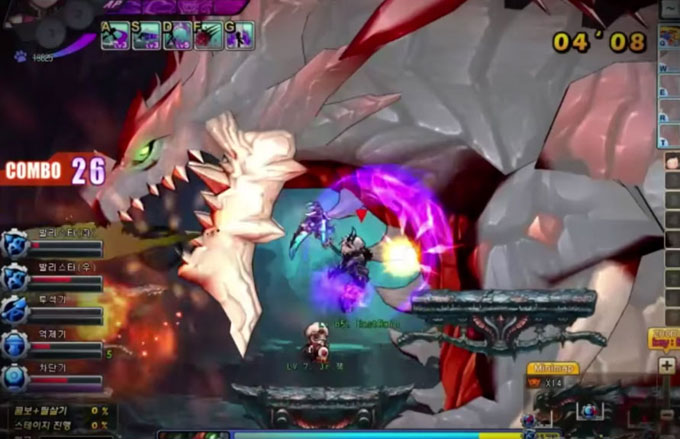Pick the 차단기 blocker gear icon

(15, 377)
